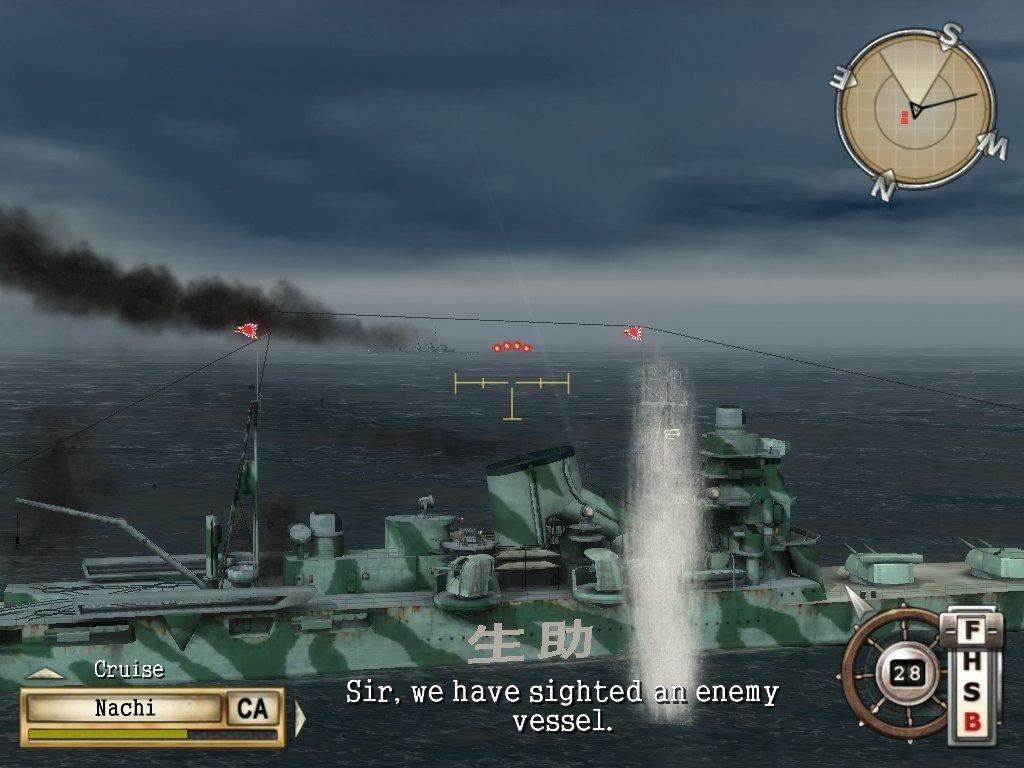Click the ship's steering wheel

click(x=895, y=672)
